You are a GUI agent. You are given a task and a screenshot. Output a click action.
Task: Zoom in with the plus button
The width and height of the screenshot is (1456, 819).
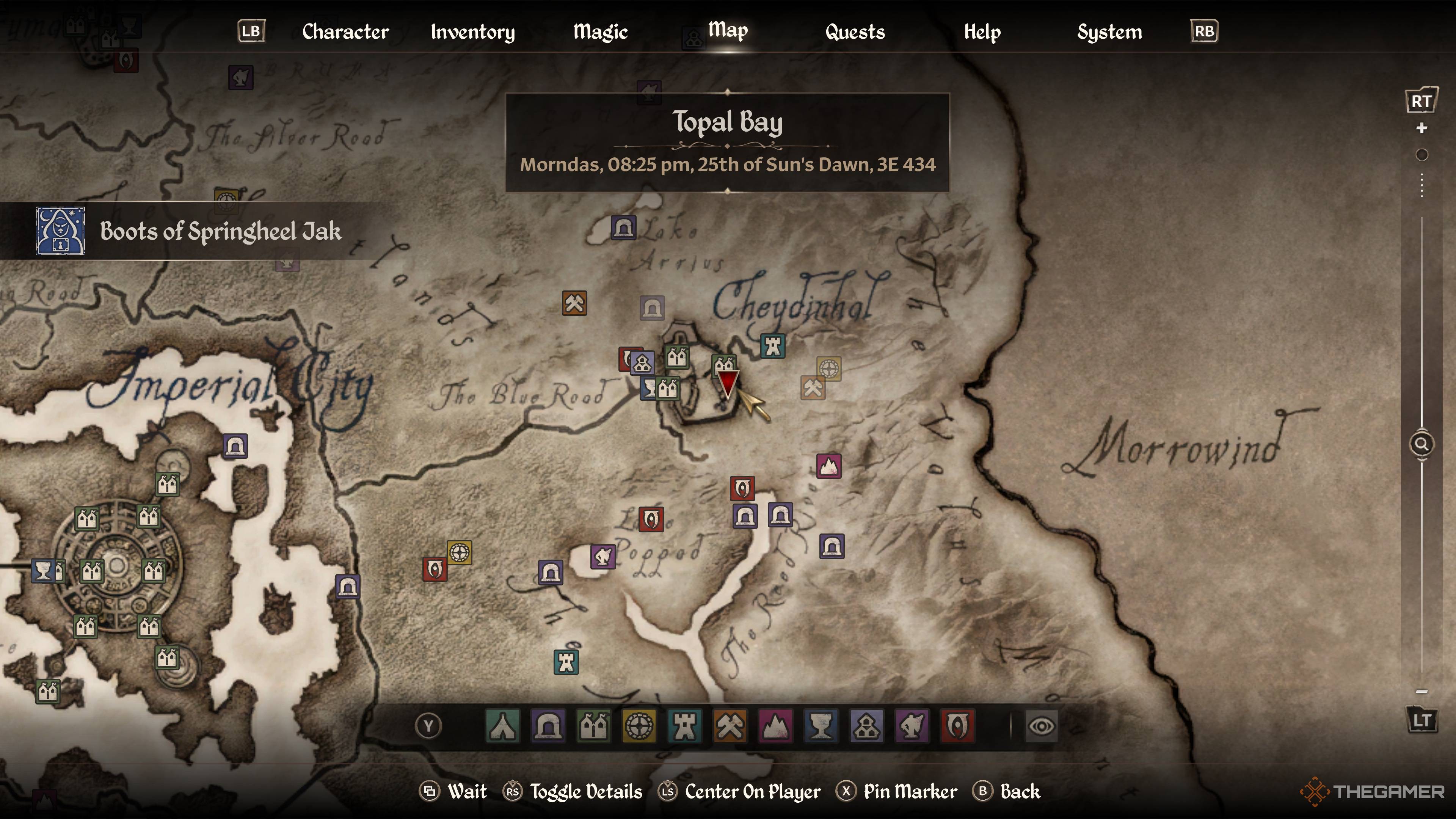pos(1421,129)
